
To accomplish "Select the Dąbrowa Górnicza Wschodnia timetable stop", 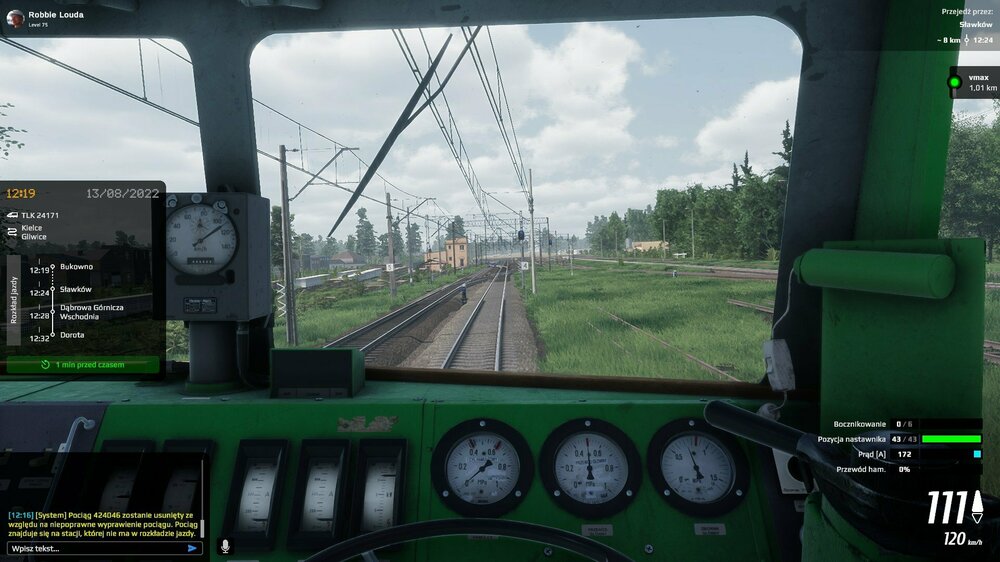I will pos(90,311).
